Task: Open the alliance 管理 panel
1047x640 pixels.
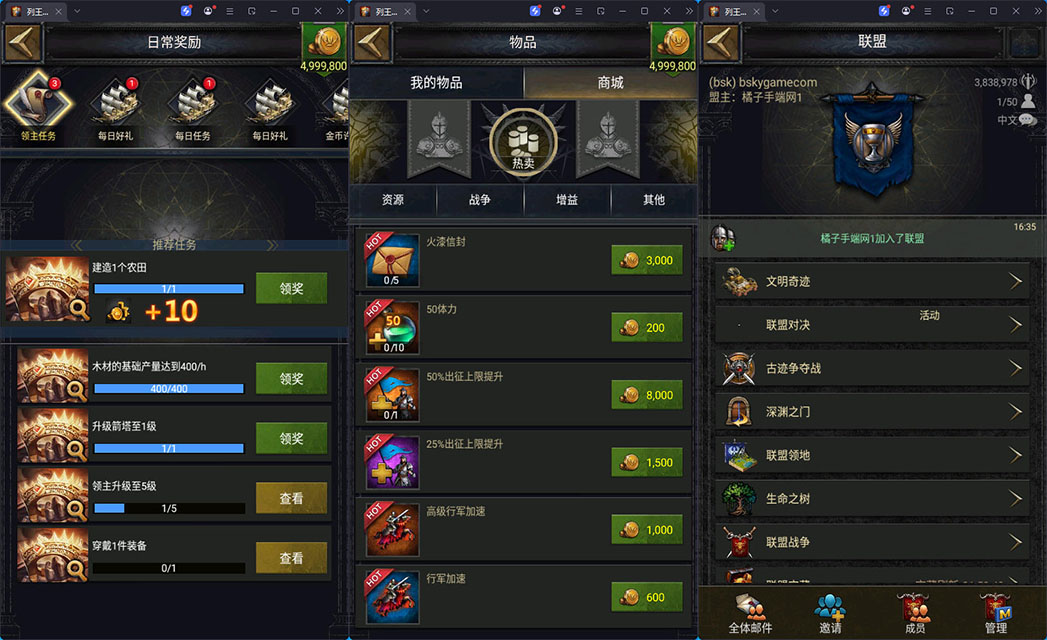Action: [x=996, y=612]
